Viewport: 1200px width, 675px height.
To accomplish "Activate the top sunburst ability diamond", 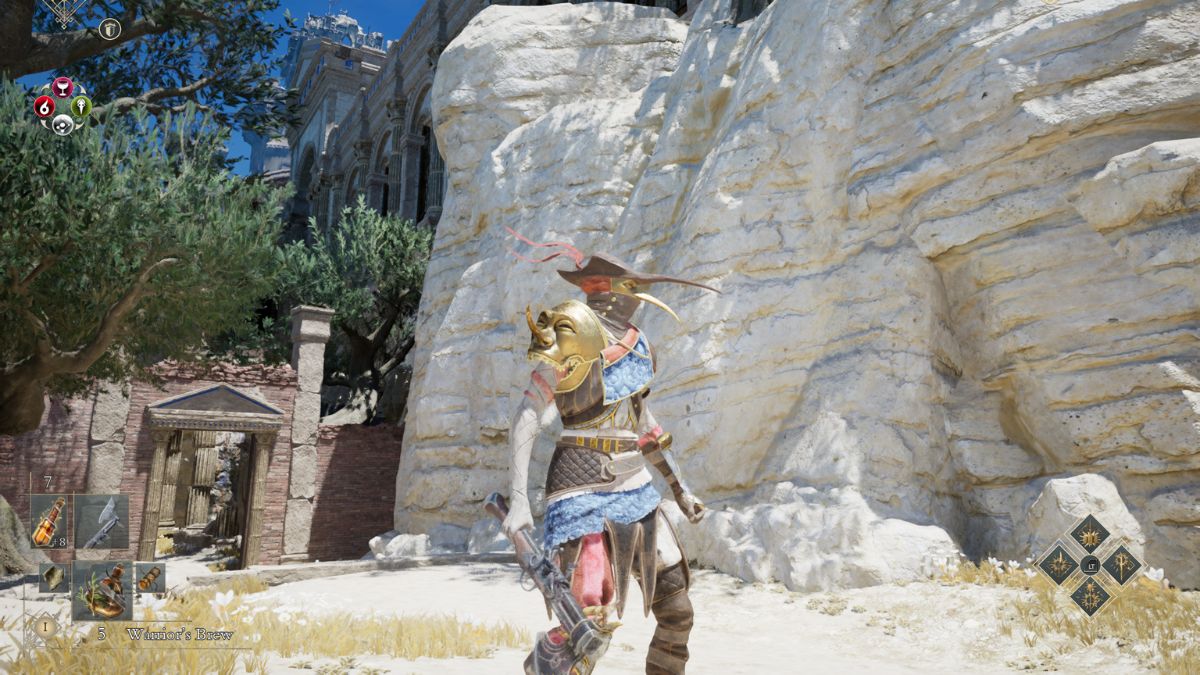I will (1089, 533).
